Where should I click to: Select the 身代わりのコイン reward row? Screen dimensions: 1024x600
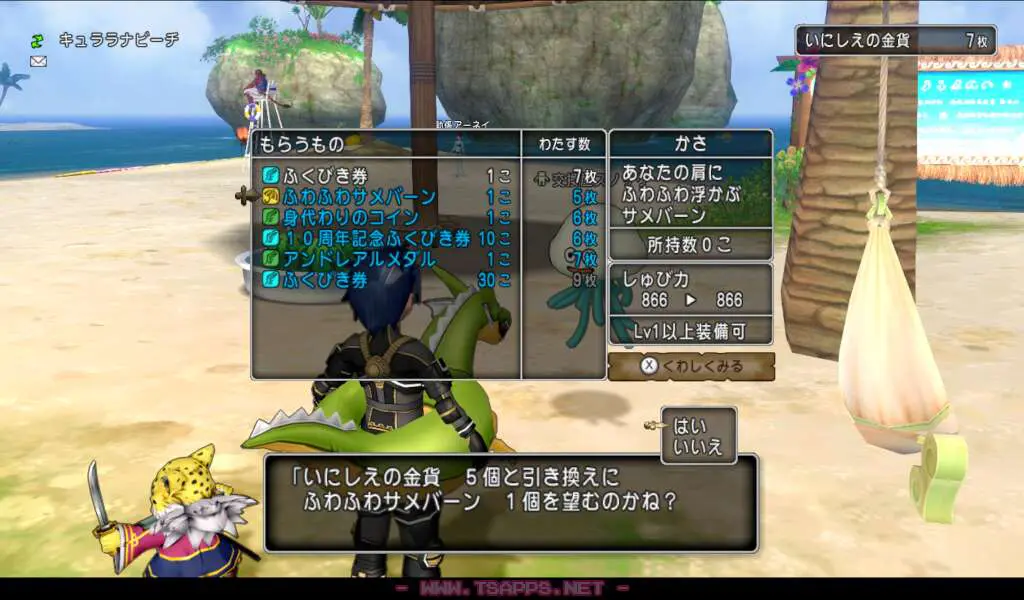click(385, 217)
